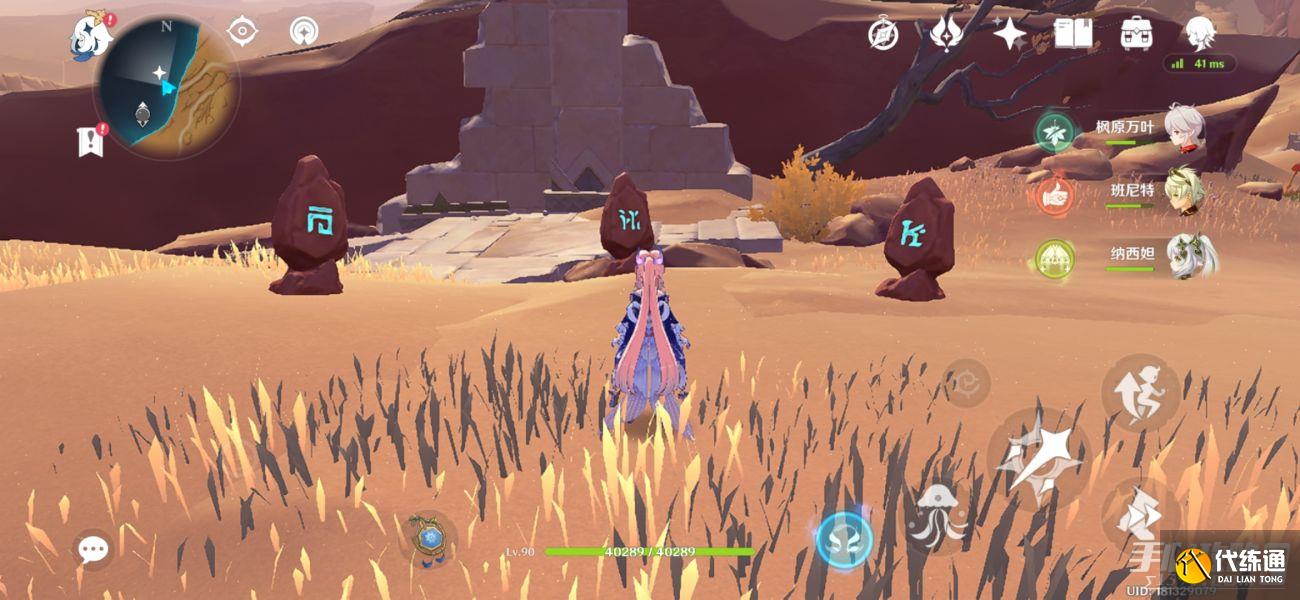Open the open-book handbook icon
The height and width of the screenshot is (600, 1300).
coord(1072,33)
